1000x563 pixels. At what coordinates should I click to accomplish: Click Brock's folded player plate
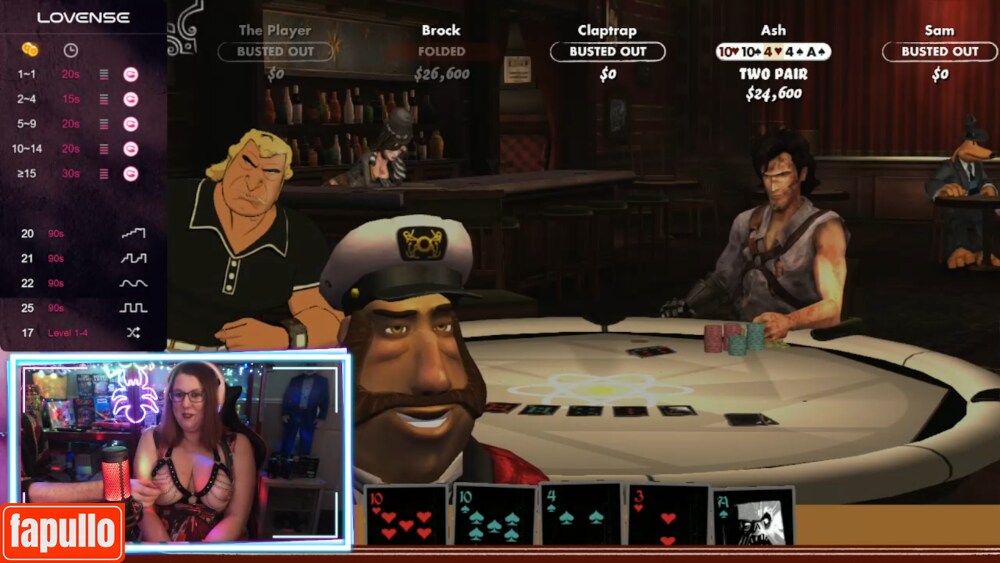coord(441,51)
